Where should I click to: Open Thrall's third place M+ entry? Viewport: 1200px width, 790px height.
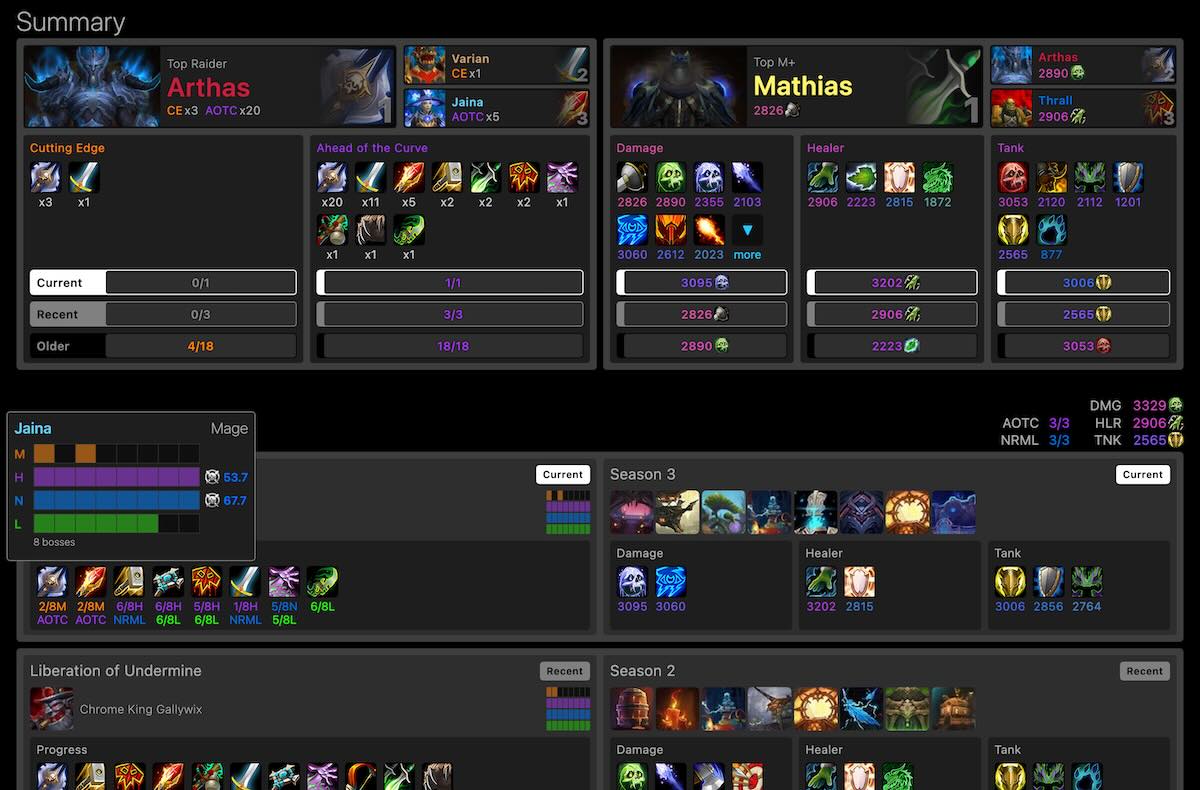1082,109
